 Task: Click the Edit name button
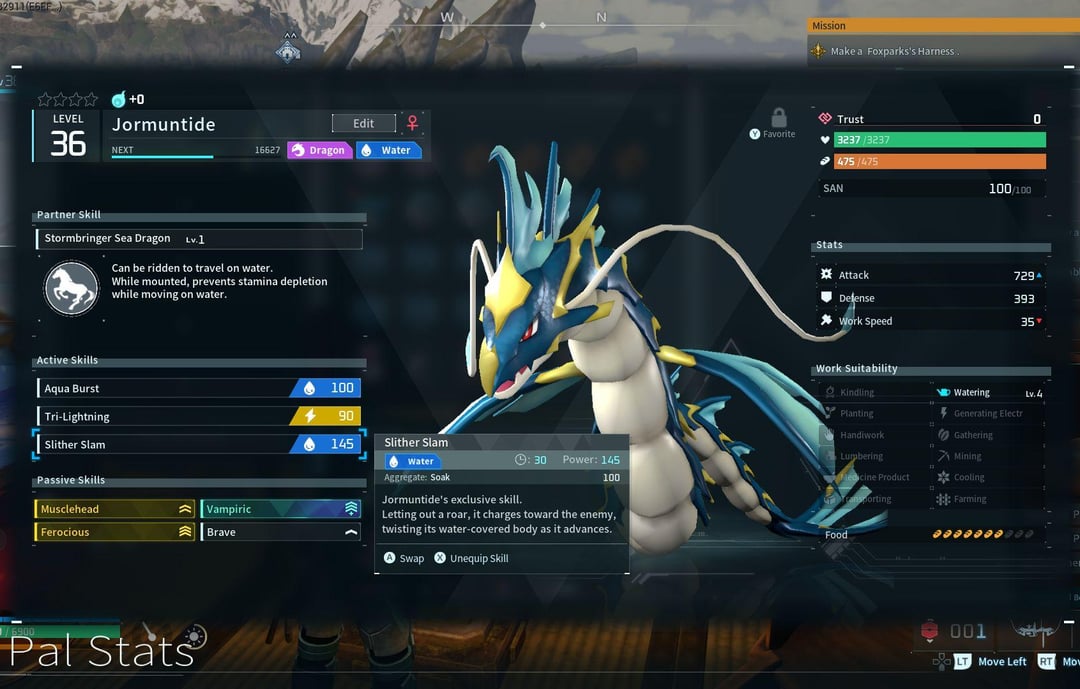pos(363,123)
